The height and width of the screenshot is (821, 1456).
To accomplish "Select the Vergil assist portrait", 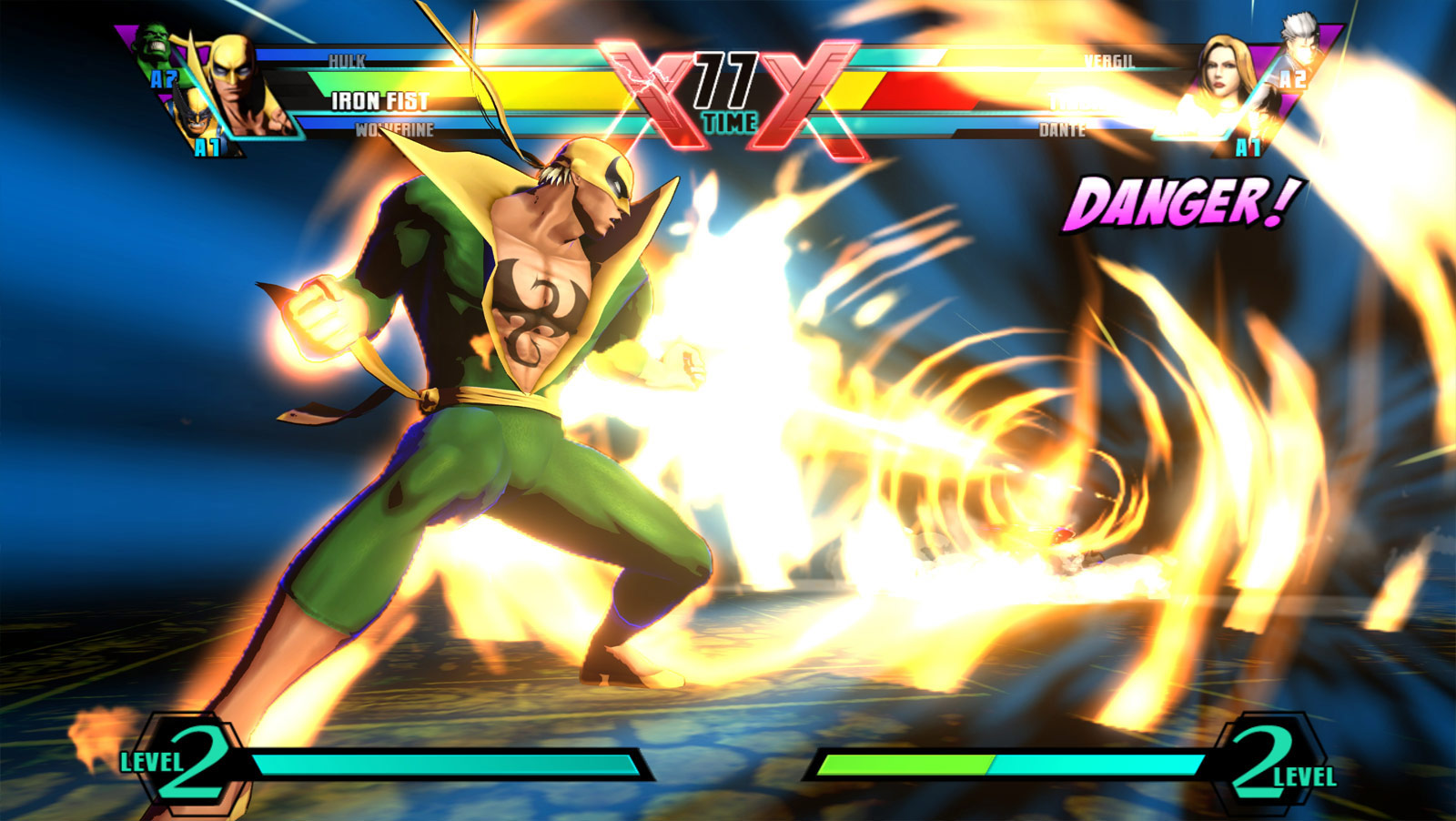I will [1299, 46].
